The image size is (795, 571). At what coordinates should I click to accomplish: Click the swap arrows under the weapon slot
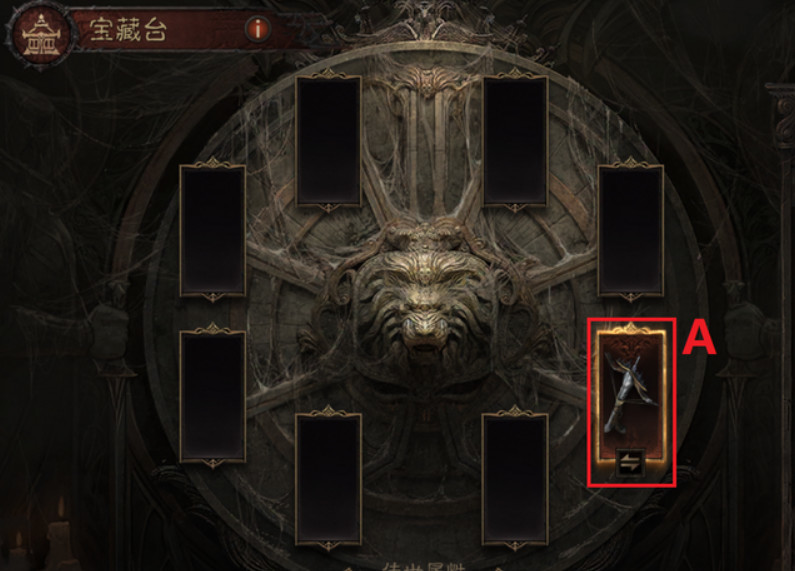coord(630,463)
